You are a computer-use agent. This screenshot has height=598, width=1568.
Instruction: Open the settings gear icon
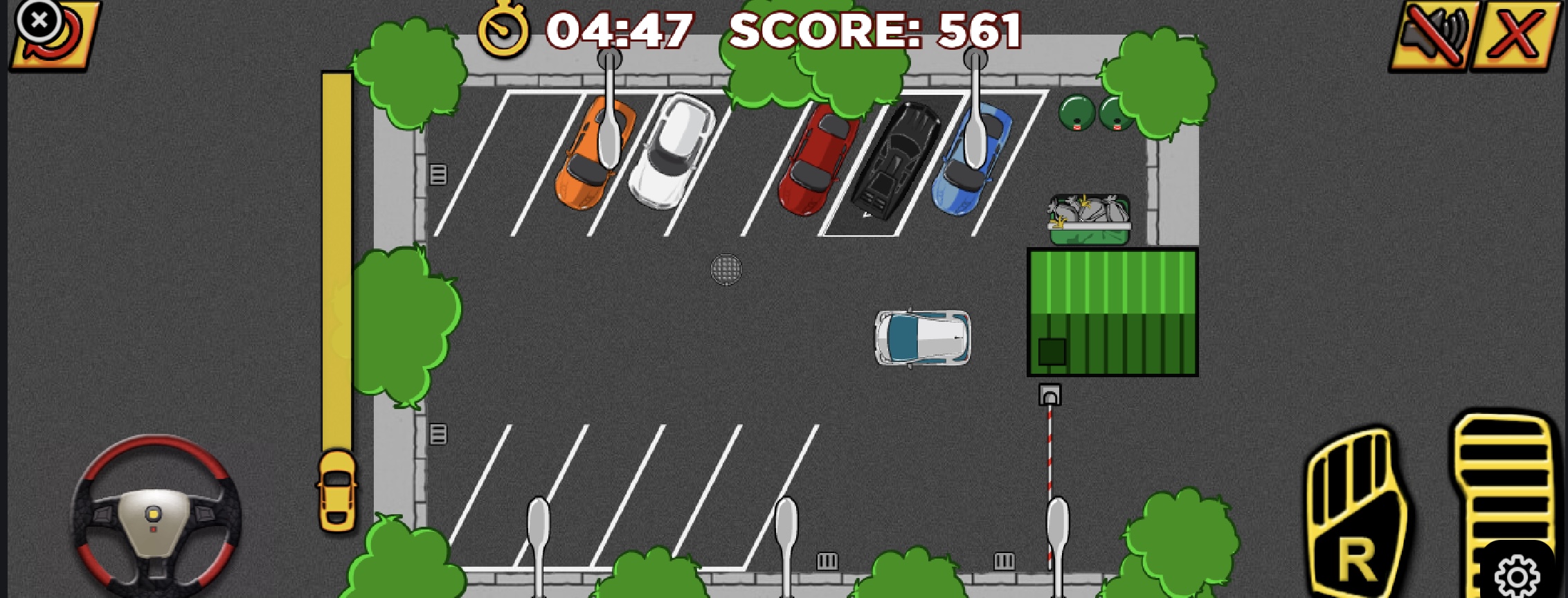[x=1517, y=574]
